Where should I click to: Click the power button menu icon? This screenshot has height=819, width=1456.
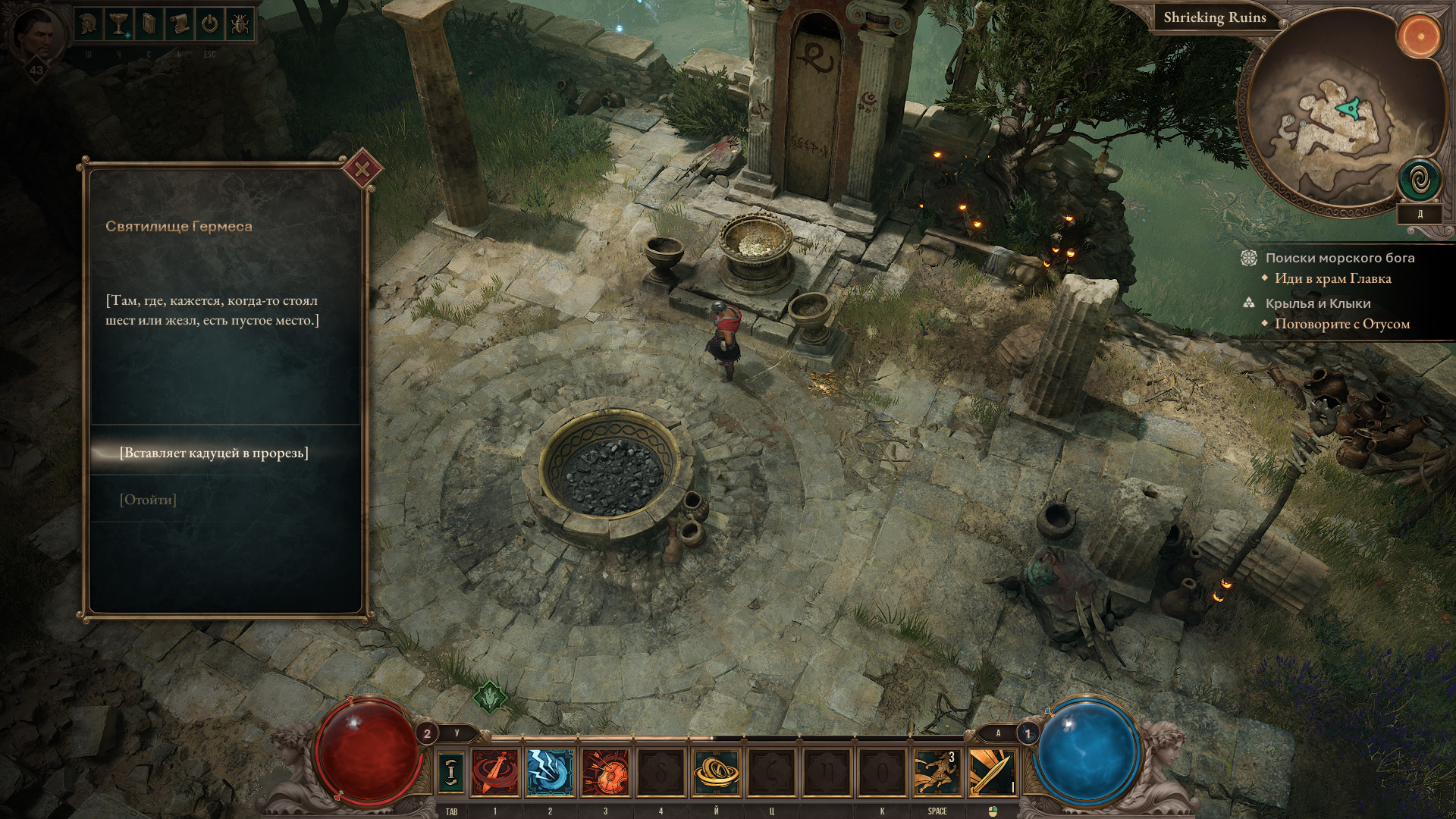click(209, 24)
